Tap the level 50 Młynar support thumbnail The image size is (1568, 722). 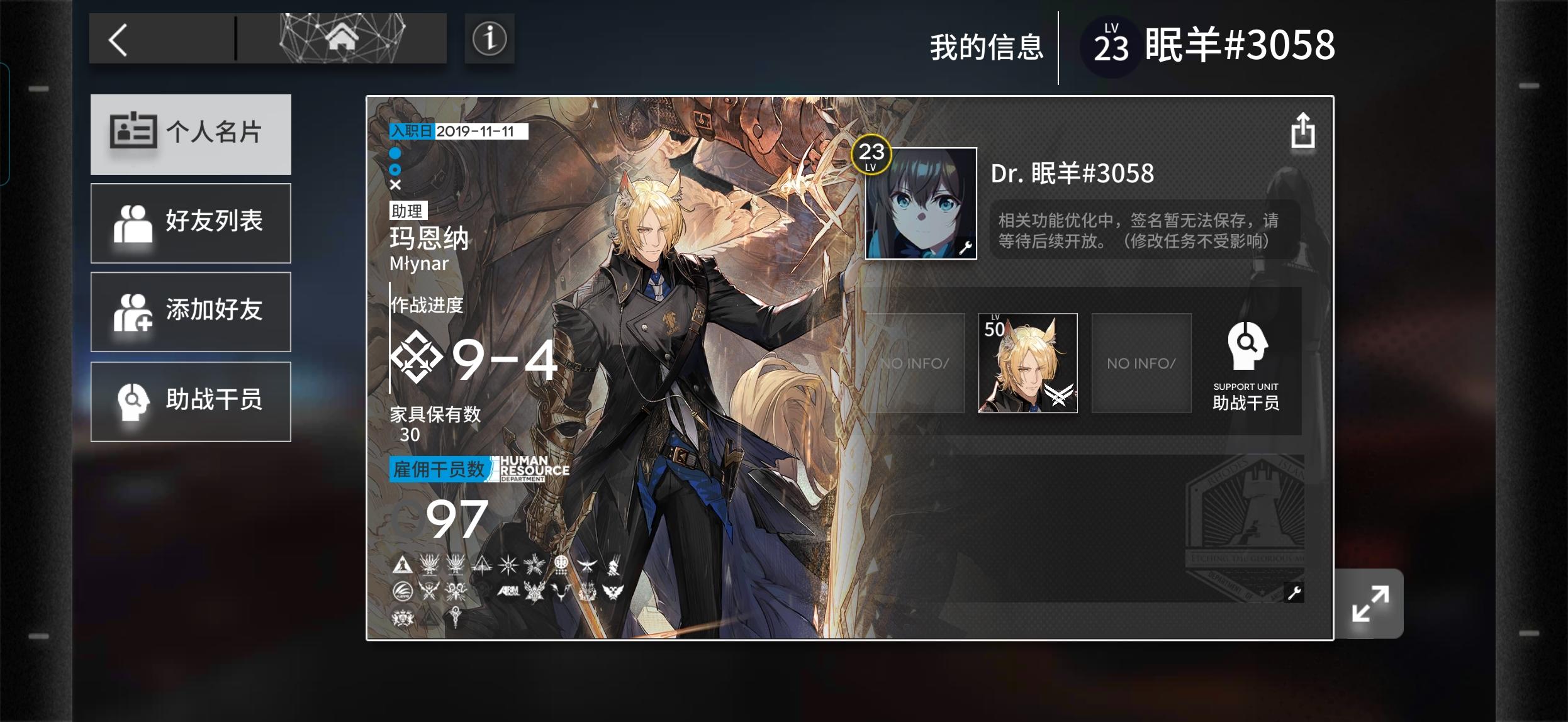[x=1027, y=363]
